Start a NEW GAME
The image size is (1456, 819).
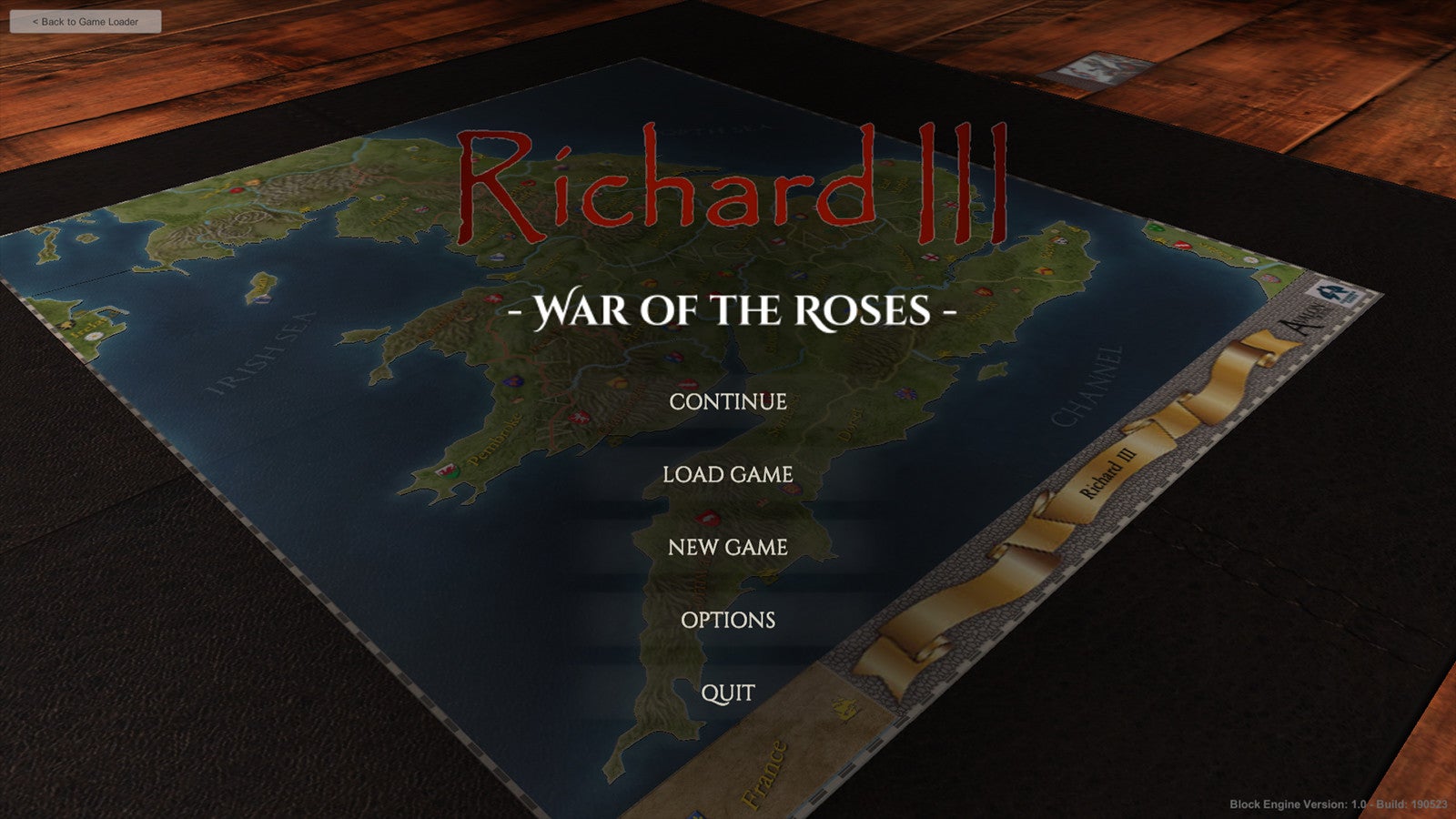(x=728, y=547)
